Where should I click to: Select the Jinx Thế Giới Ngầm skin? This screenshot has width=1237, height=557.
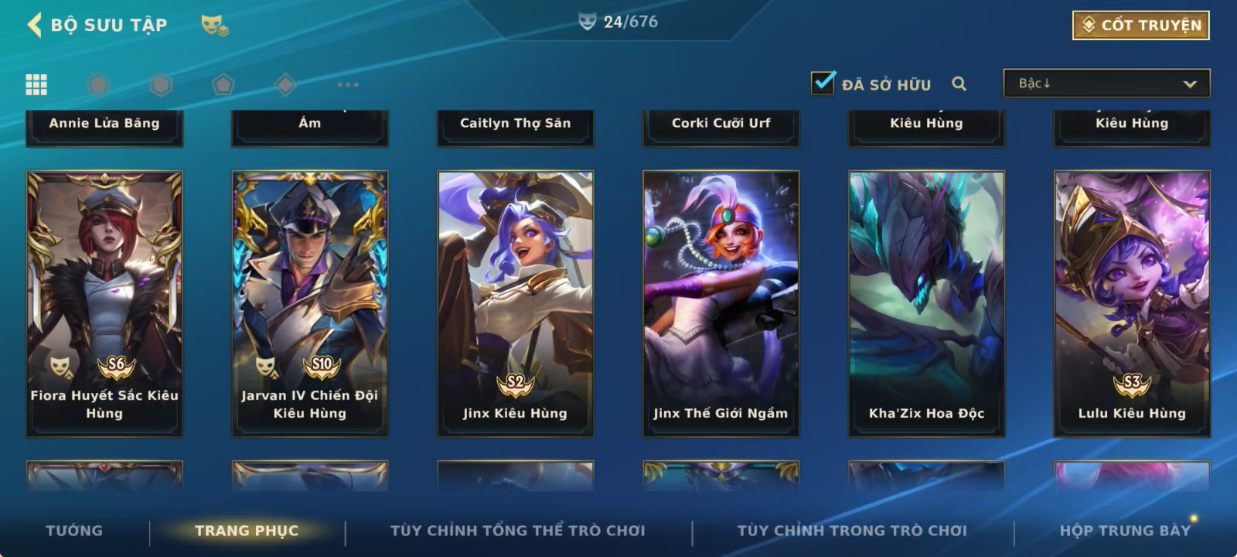point(721,303)
